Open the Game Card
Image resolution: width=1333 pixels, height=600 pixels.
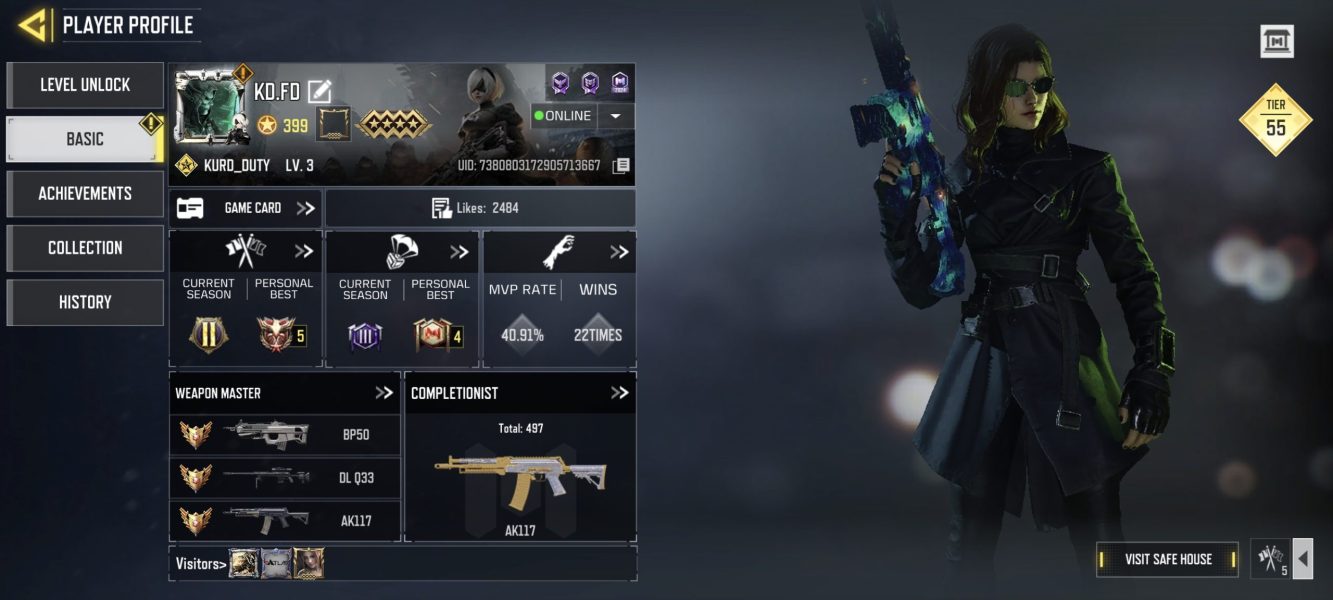pyautogui.click(x=245, y=208)
